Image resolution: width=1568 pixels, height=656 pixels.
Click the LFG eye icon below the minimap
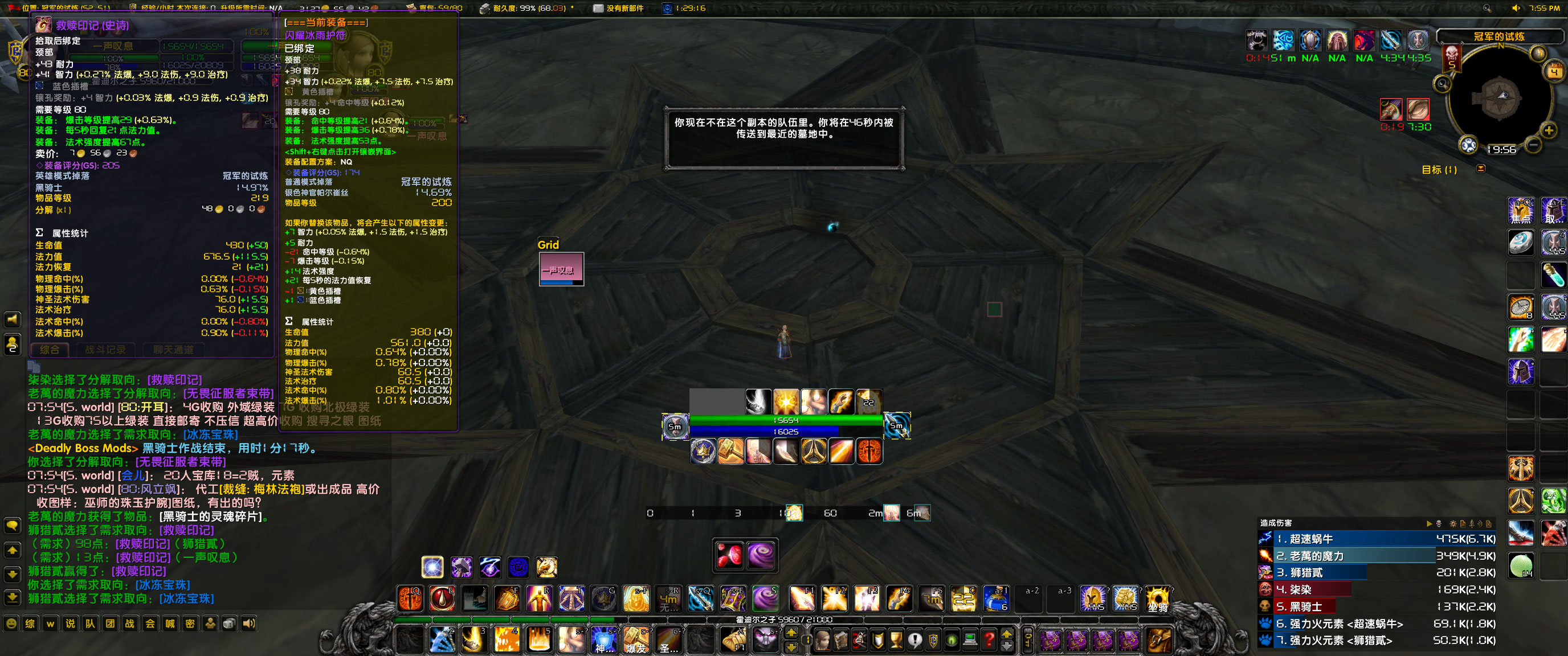tap(1468, 144)
